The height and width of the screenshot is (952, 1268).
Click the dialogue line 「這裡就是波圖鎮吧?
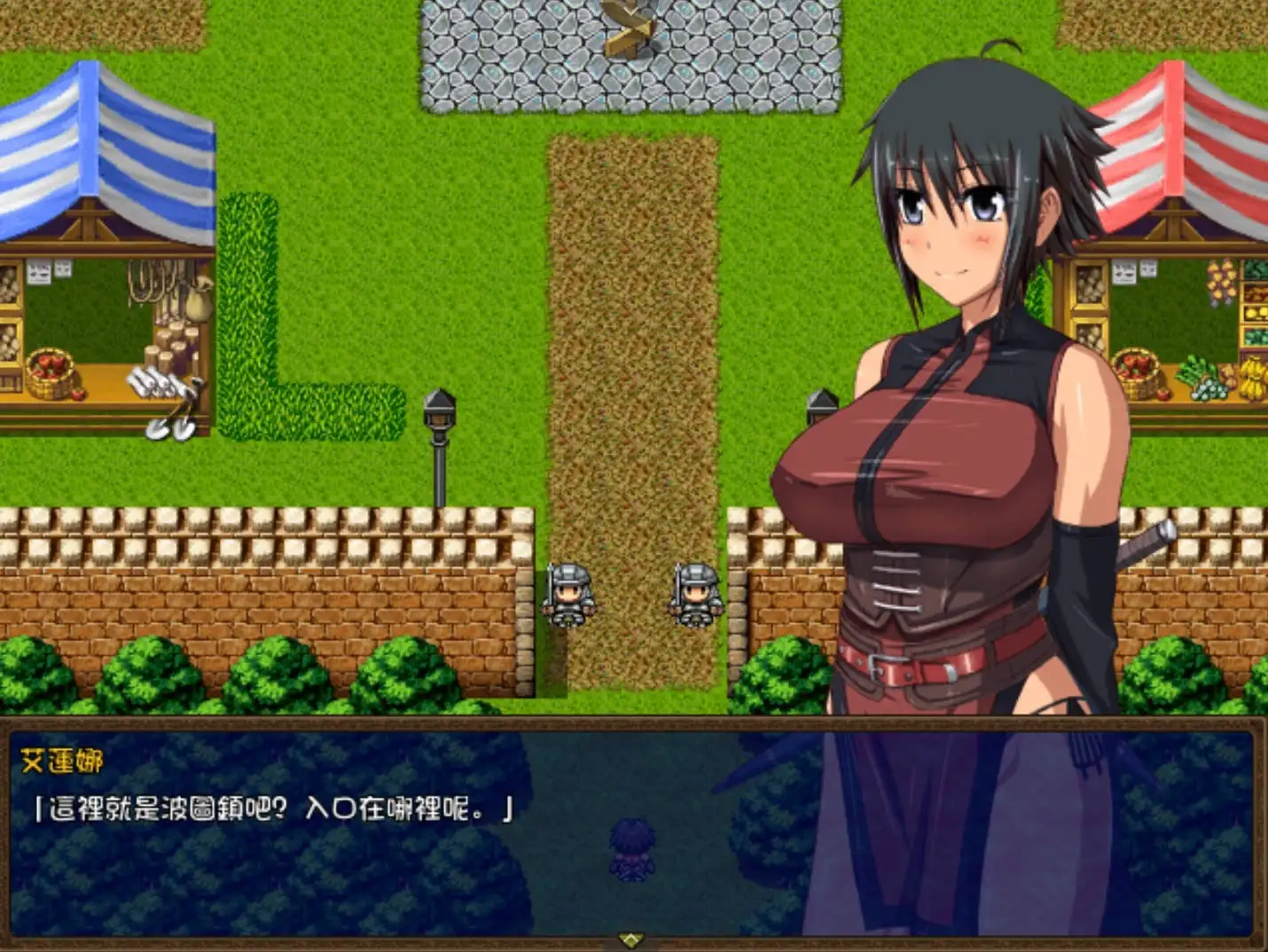tap(160, 808)
